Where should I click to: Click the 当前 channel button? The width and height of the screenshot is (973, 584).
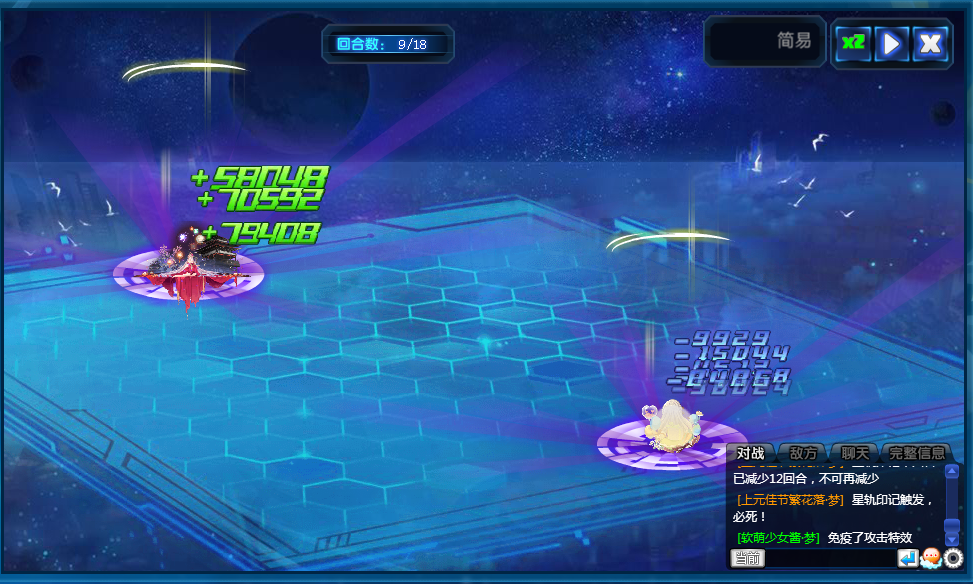[x=748, y=558]
